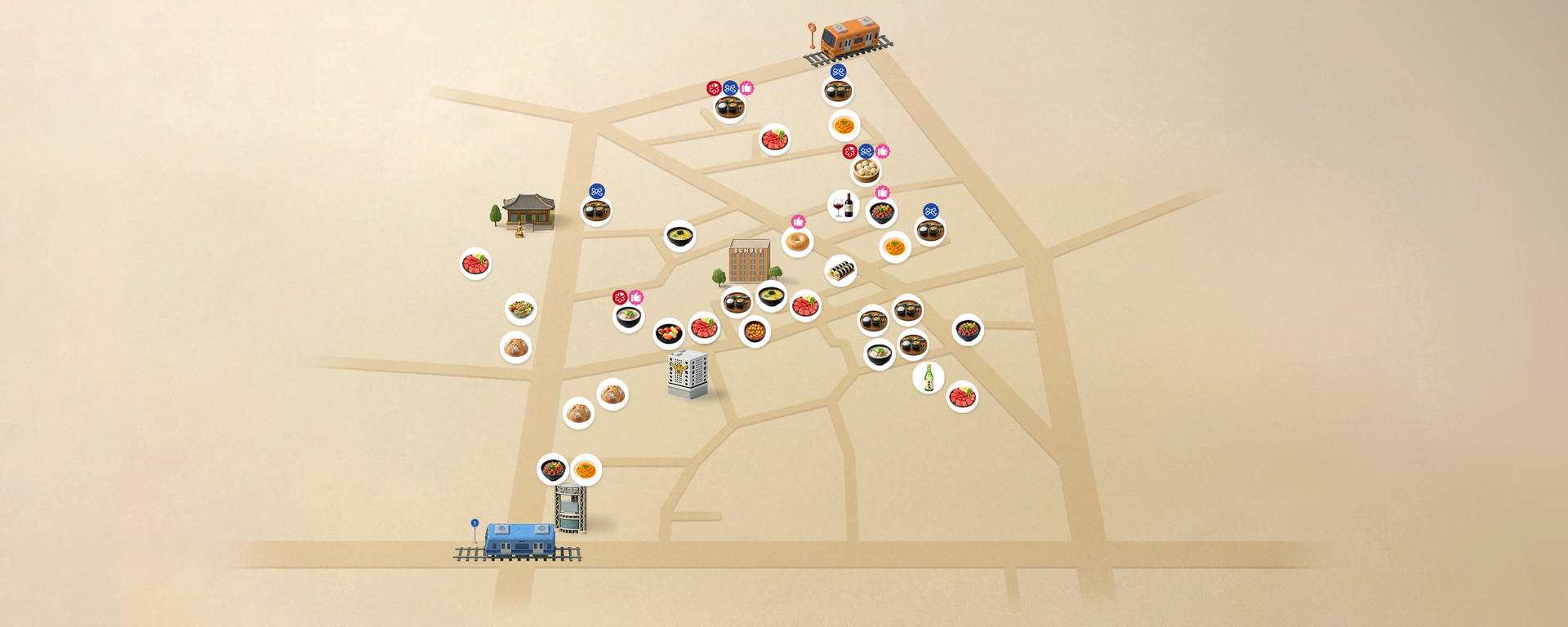The width and height of the screenshot is (1568, 627).
Task: Choose the beef bowl marker with thumbs-up badge
Action: click(x=882, y=212)
